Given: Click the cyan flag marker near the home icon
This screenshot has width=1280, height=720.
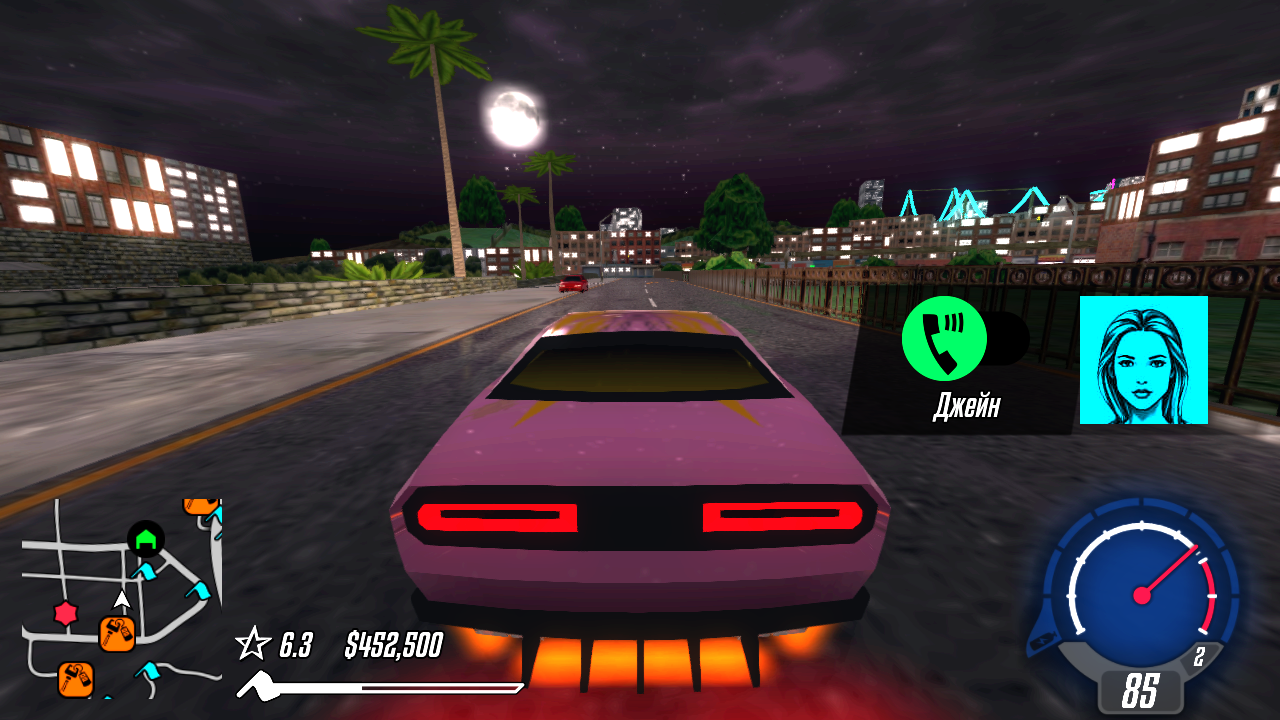Looking at the screenshot, I should click(147, 572).
